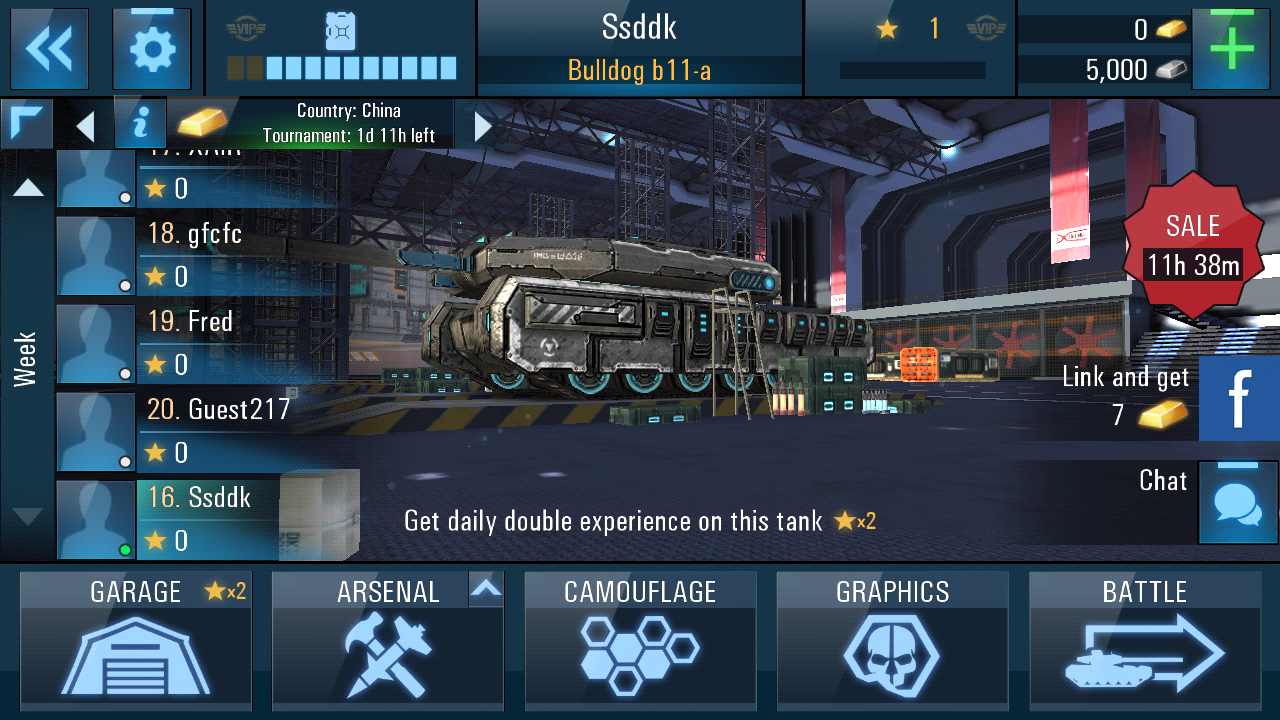1280x720 pixels.
Task: Show tournament info with the i icon
Action: [140, 124]
